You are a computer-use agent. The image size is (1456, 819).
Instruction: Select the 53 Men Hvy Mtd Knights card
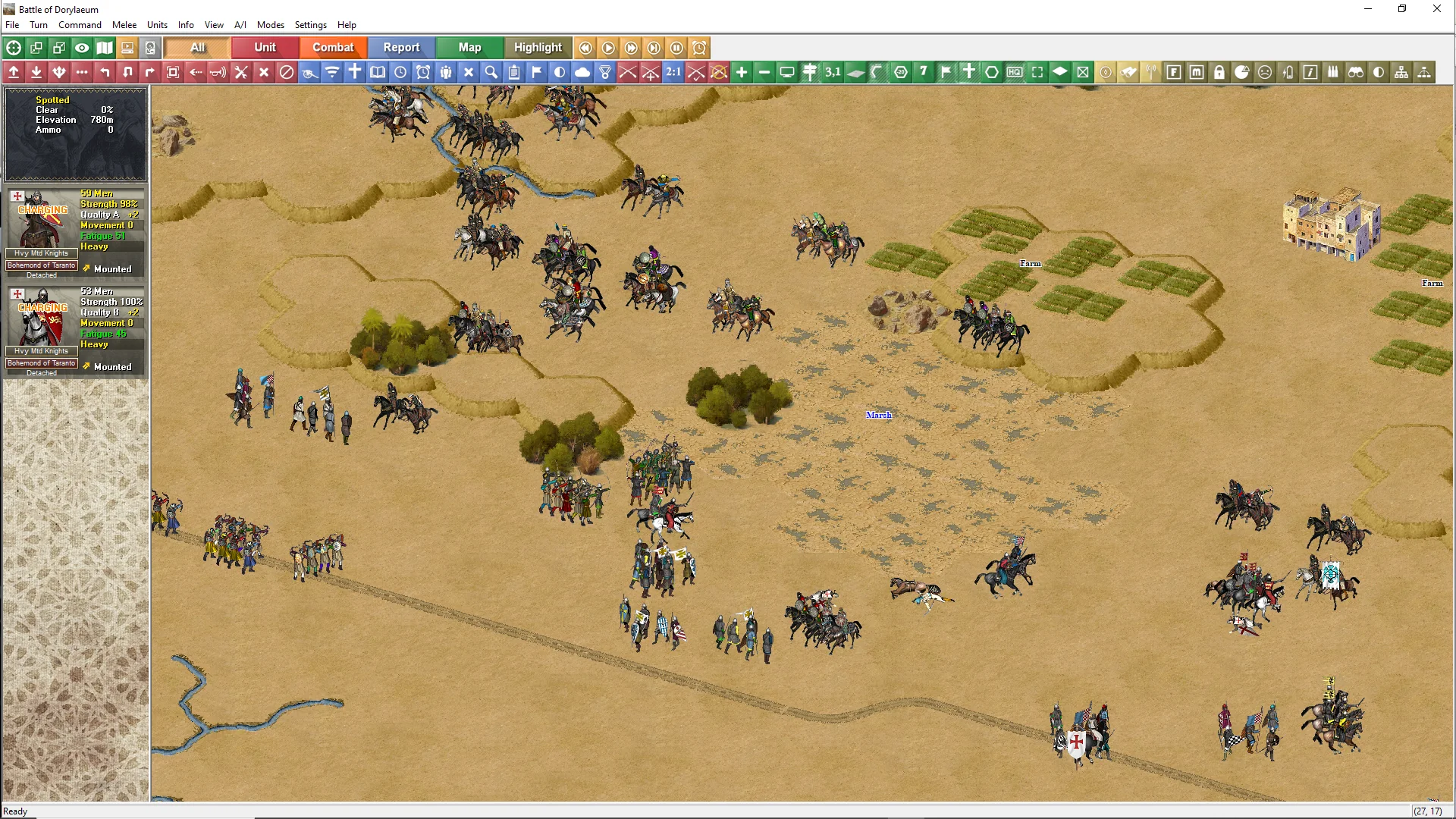tap(75, 331)
